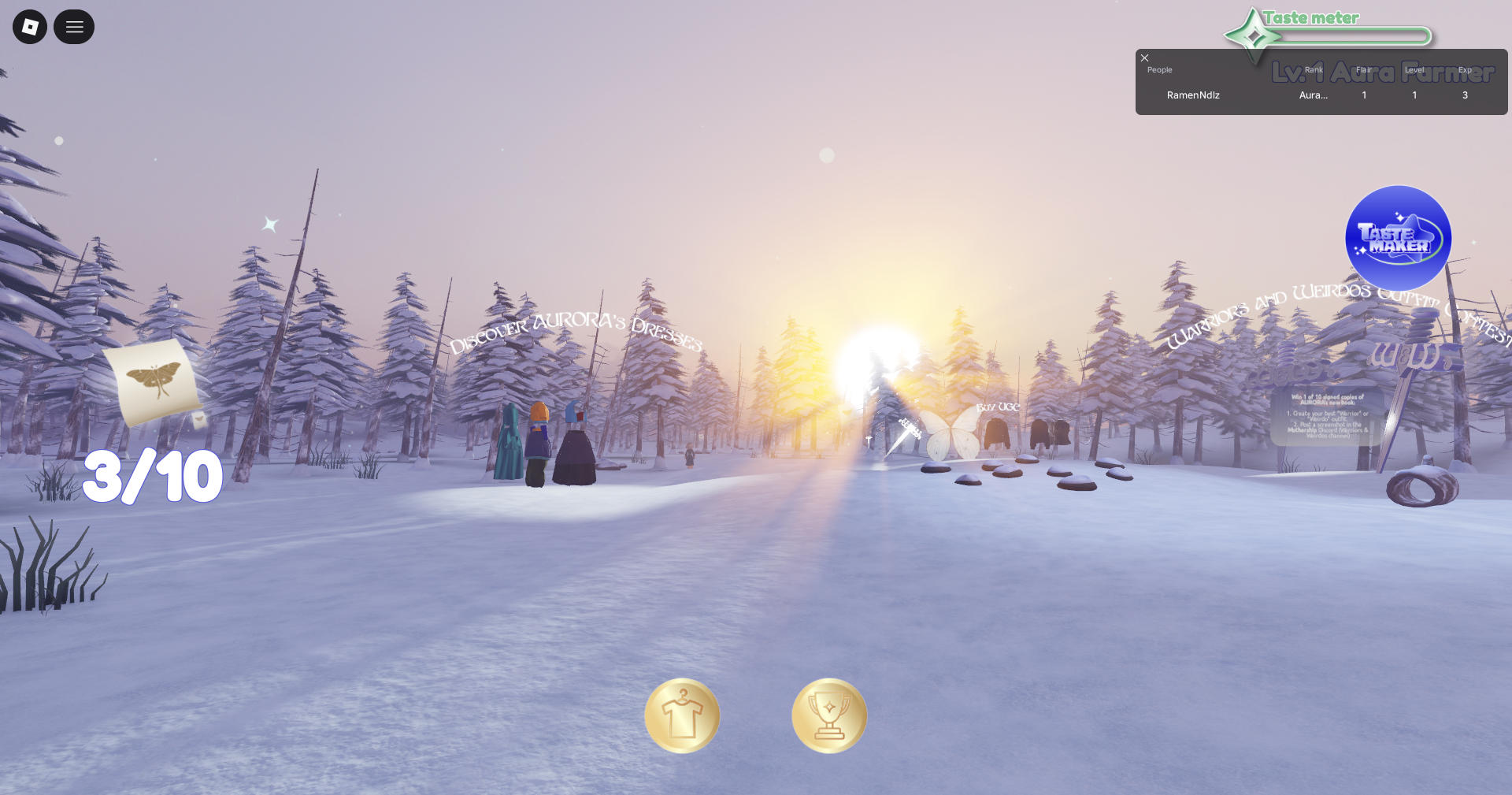Open the hamburger chat menu button
The height and width of the screenshot is (795, 1512).
coord(74,27)
